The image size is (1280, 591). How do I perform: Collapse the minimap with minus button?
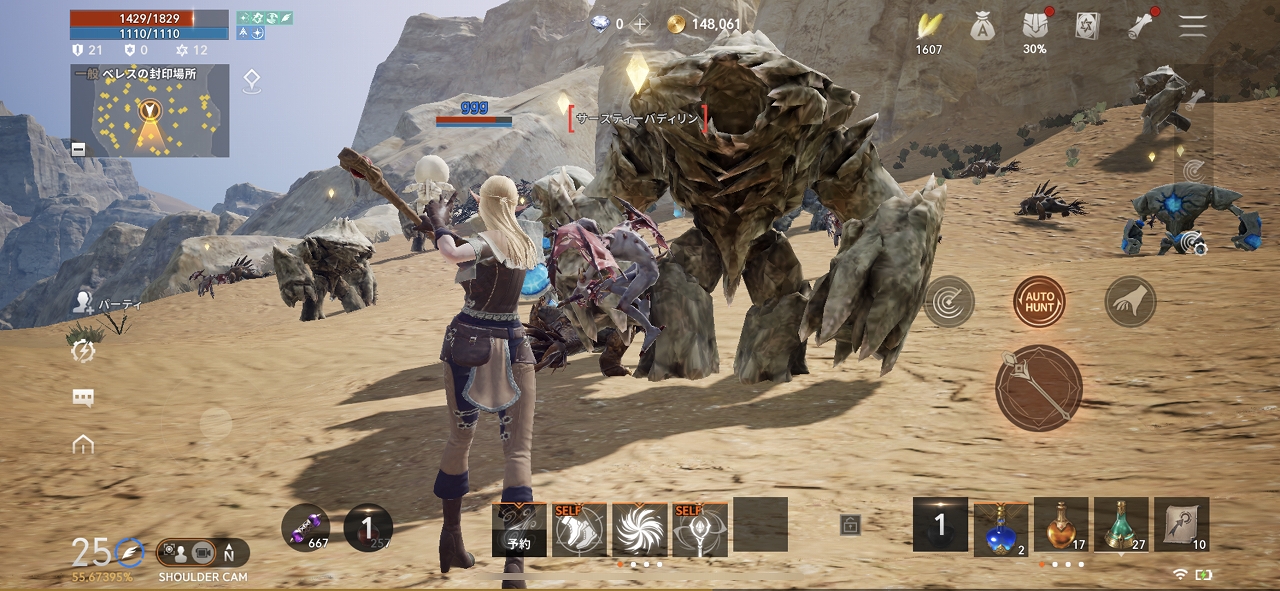tap(79, 149)
